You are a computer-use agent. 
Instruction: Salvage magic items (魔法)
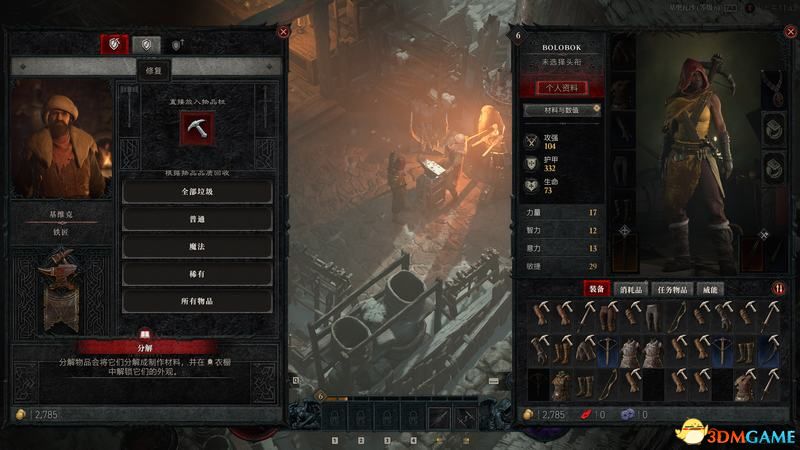[197, 245]
